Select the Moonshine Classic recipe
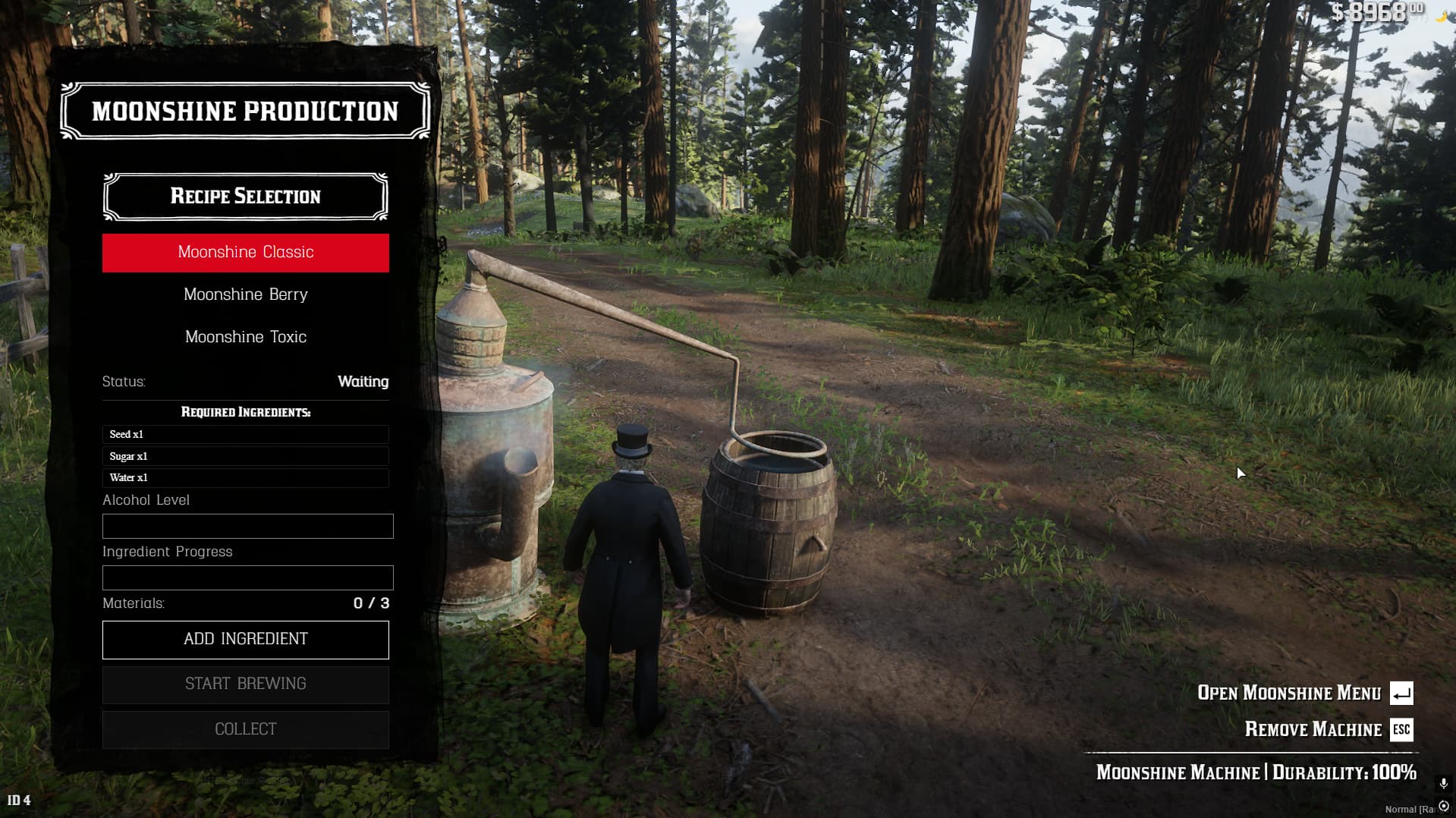 [x=245, y=253]
